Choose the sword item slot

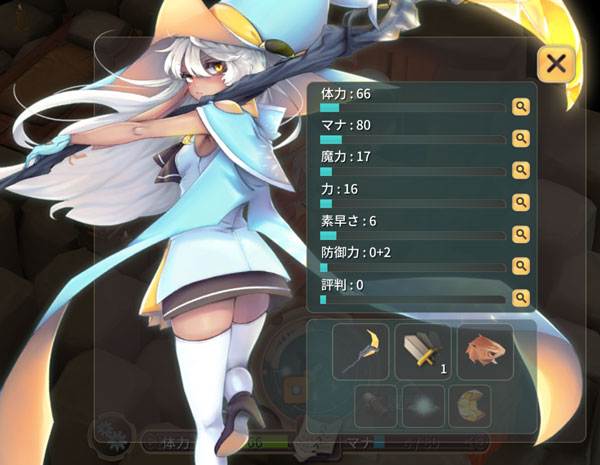point(422,351)
